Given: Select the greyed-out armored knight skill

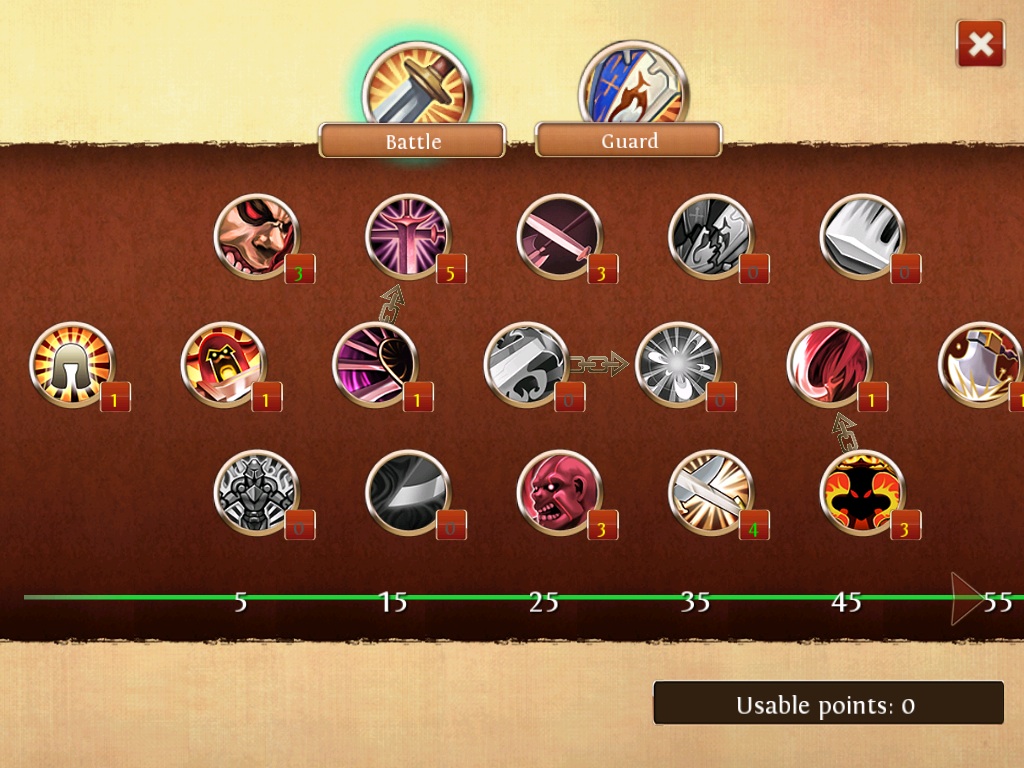Looking at the screenshot, I should tap(257, 492).
